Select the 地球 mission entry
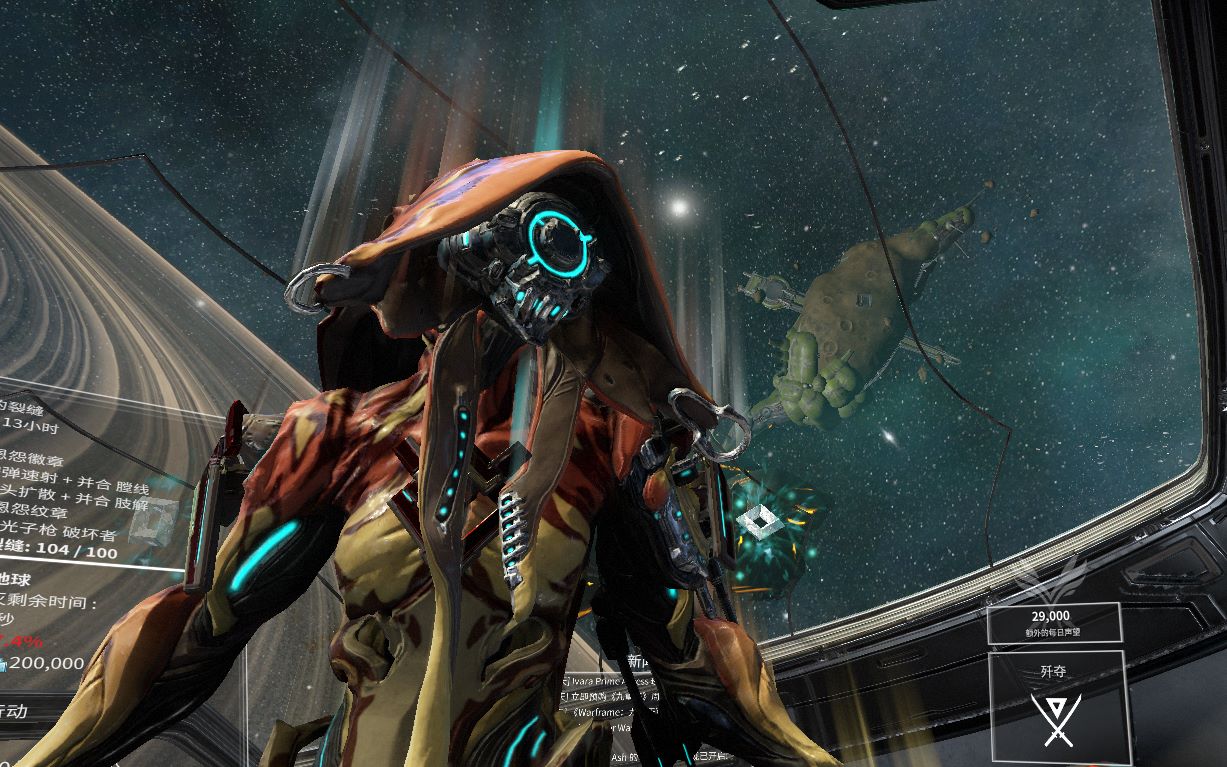This screenshot has width=1227, height=767. [x=20, y=579]
